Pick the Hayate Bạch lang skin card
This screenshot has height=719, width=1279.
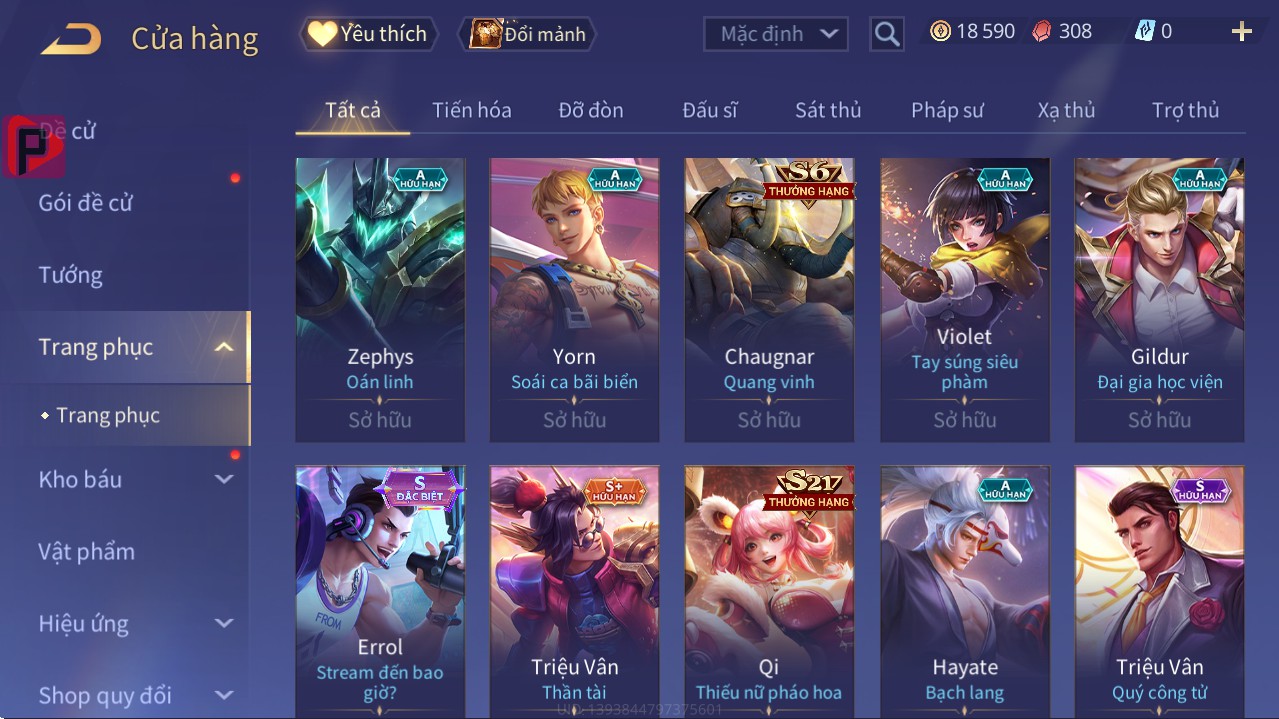[964, 592]
